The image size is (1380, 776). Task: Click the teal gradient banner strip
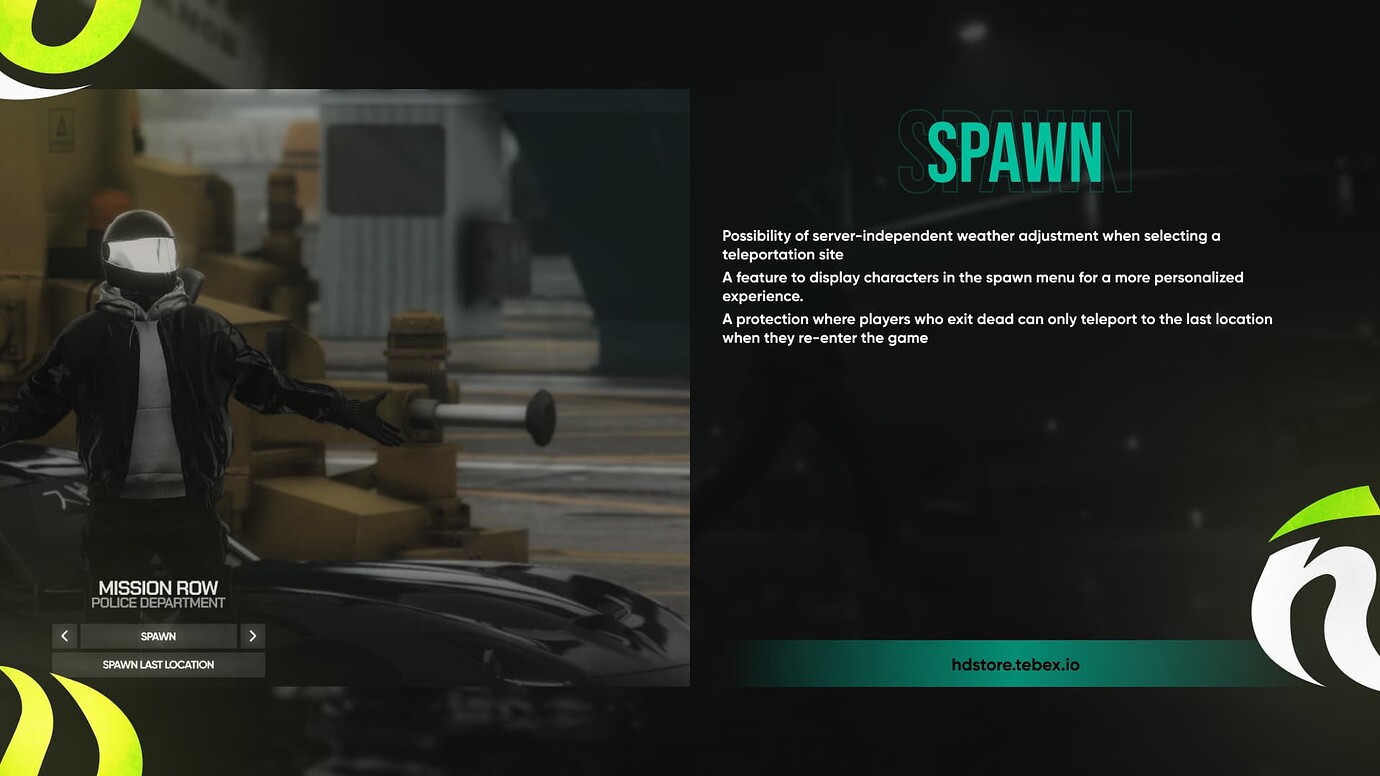click(1015, 663)
